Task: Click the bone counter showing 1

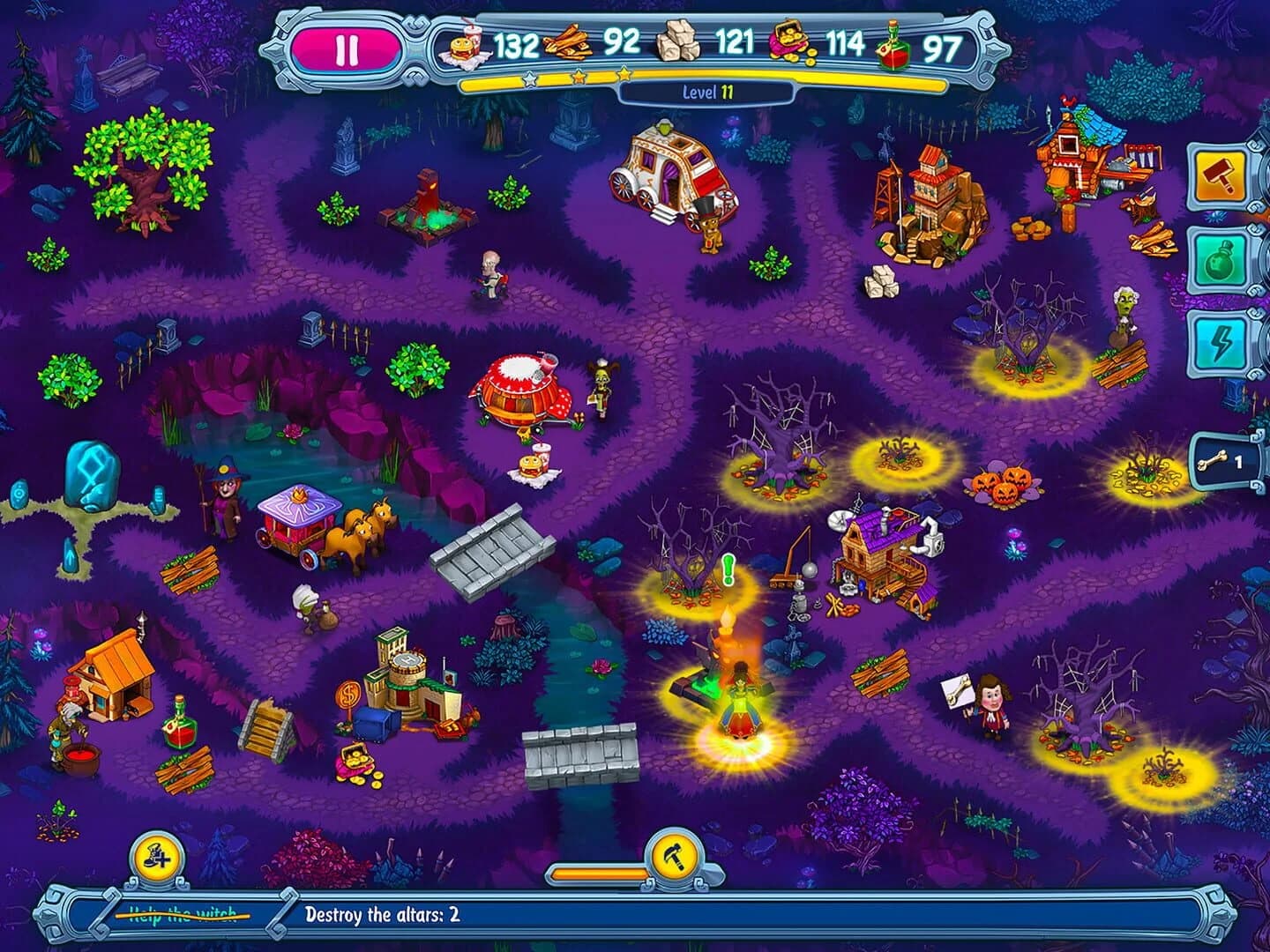Action: [1228, 460]
